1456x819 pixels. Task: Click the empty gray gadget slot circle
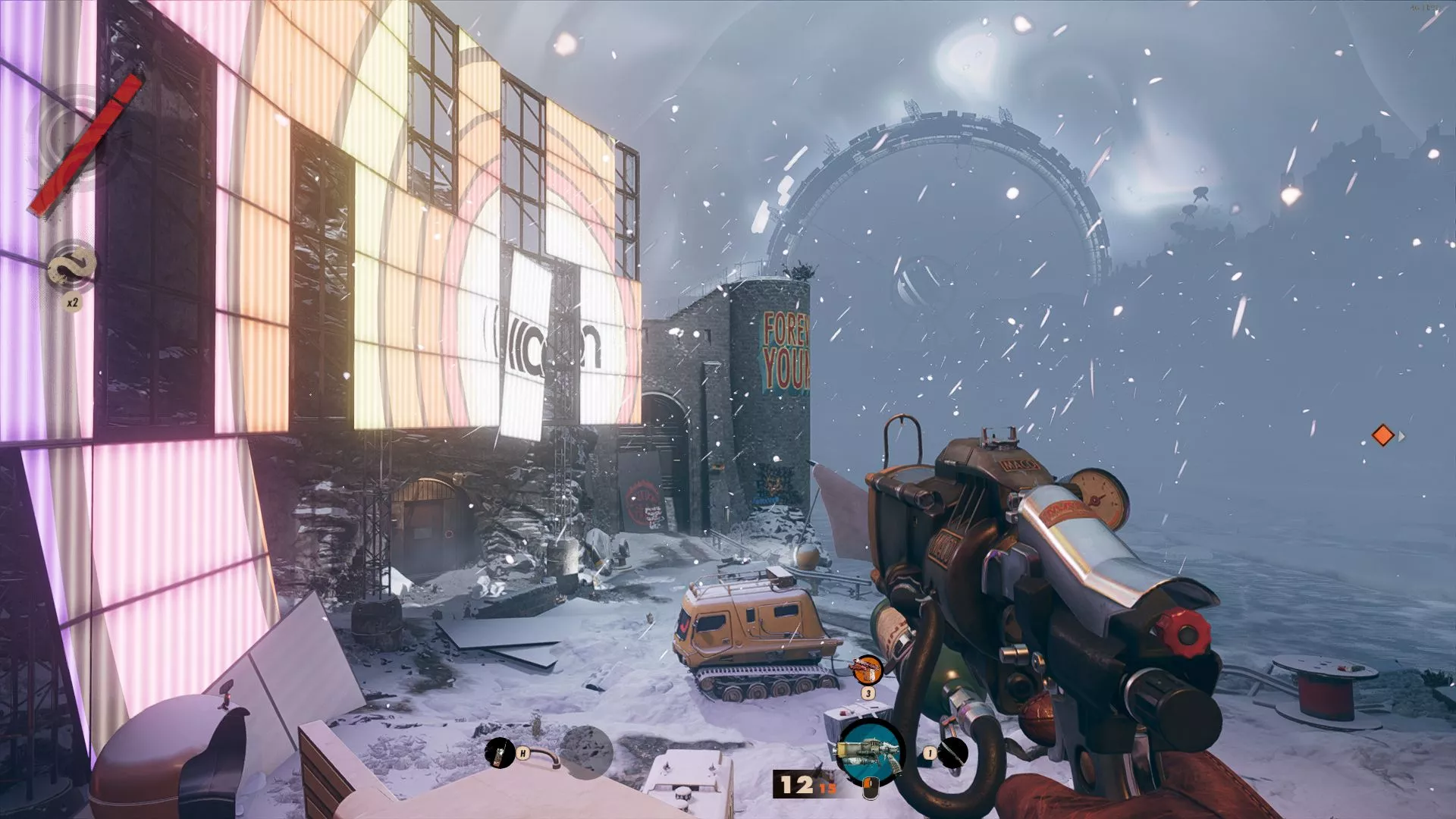pos(584,751)
